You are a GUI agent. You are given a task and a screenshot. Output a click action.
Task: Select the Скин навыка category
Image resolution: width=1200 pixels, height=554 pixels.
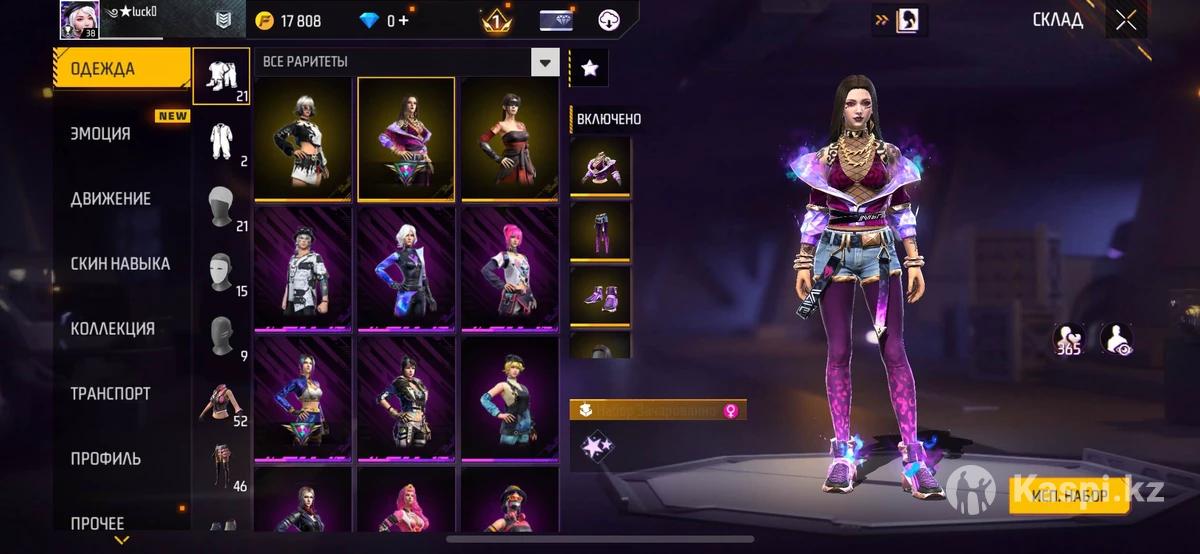[x=120, y=264]
